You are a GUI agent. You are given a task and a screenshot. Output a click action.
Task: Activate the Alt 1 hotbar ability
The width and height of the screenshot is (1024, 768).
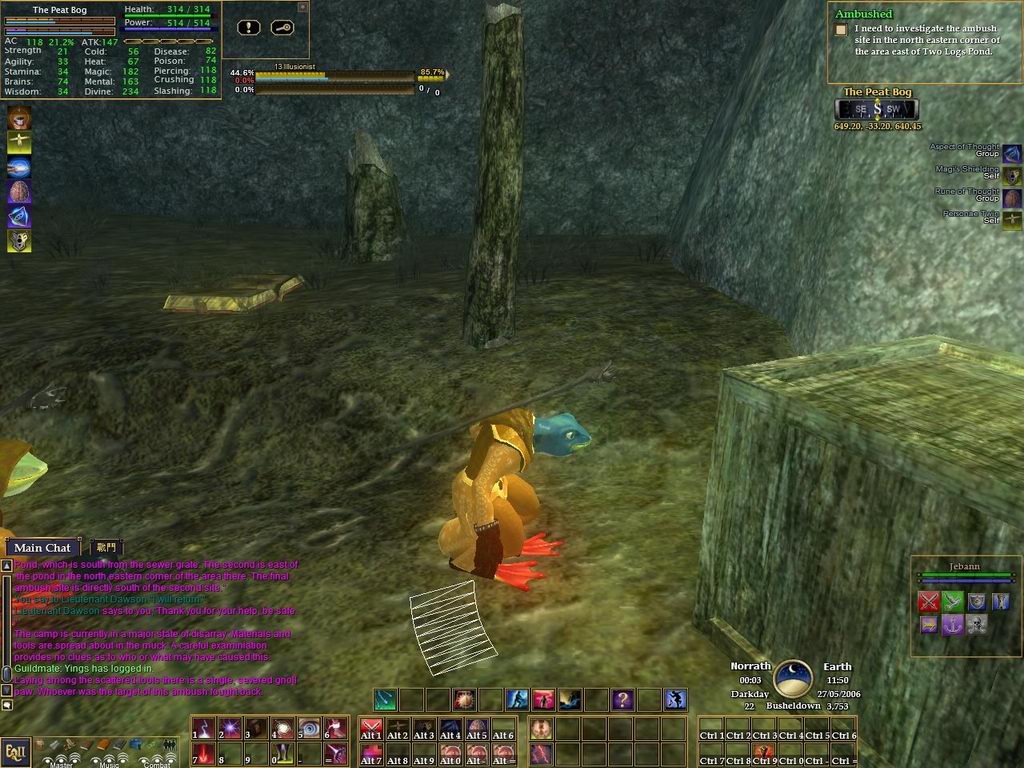(x=371, y=729)
